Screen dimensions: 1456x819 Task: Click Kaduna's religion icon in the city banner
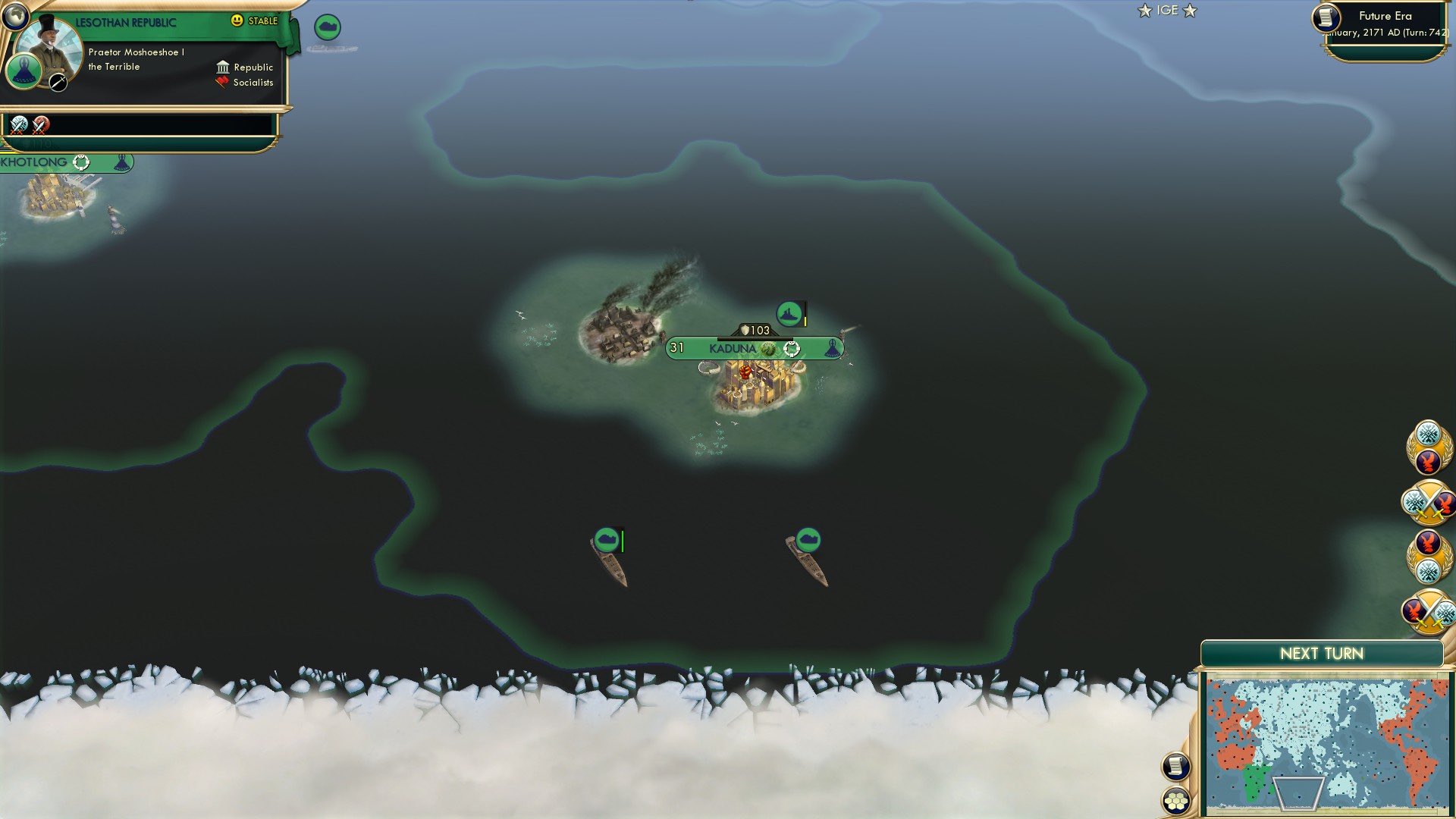[768, 348]
